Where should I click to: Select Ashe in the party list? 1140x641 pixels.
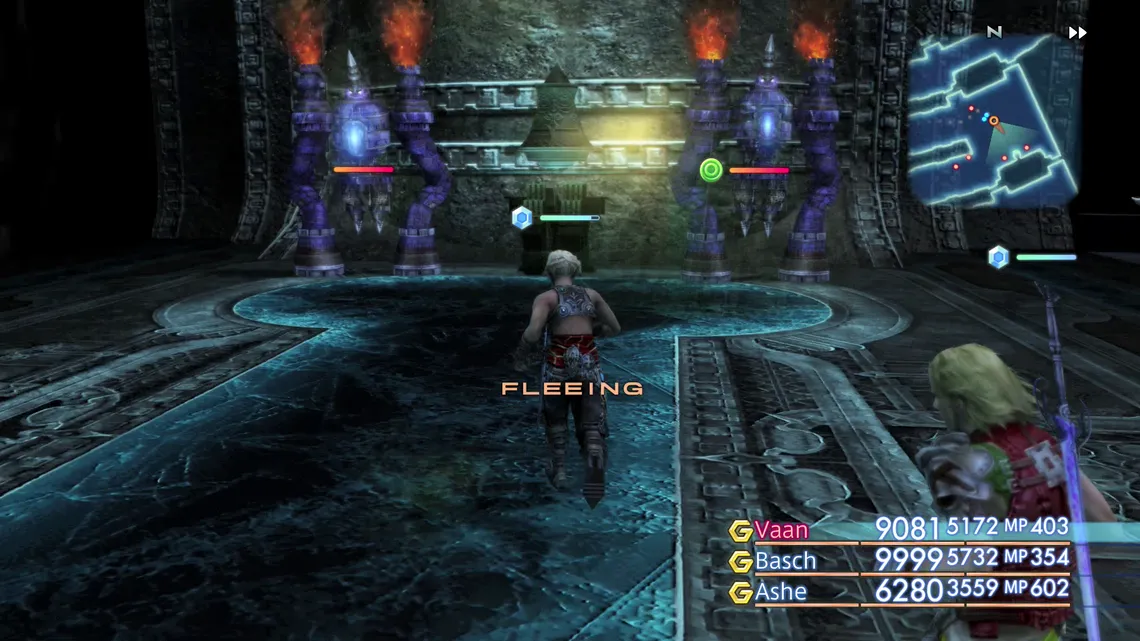tap(781, 591)
